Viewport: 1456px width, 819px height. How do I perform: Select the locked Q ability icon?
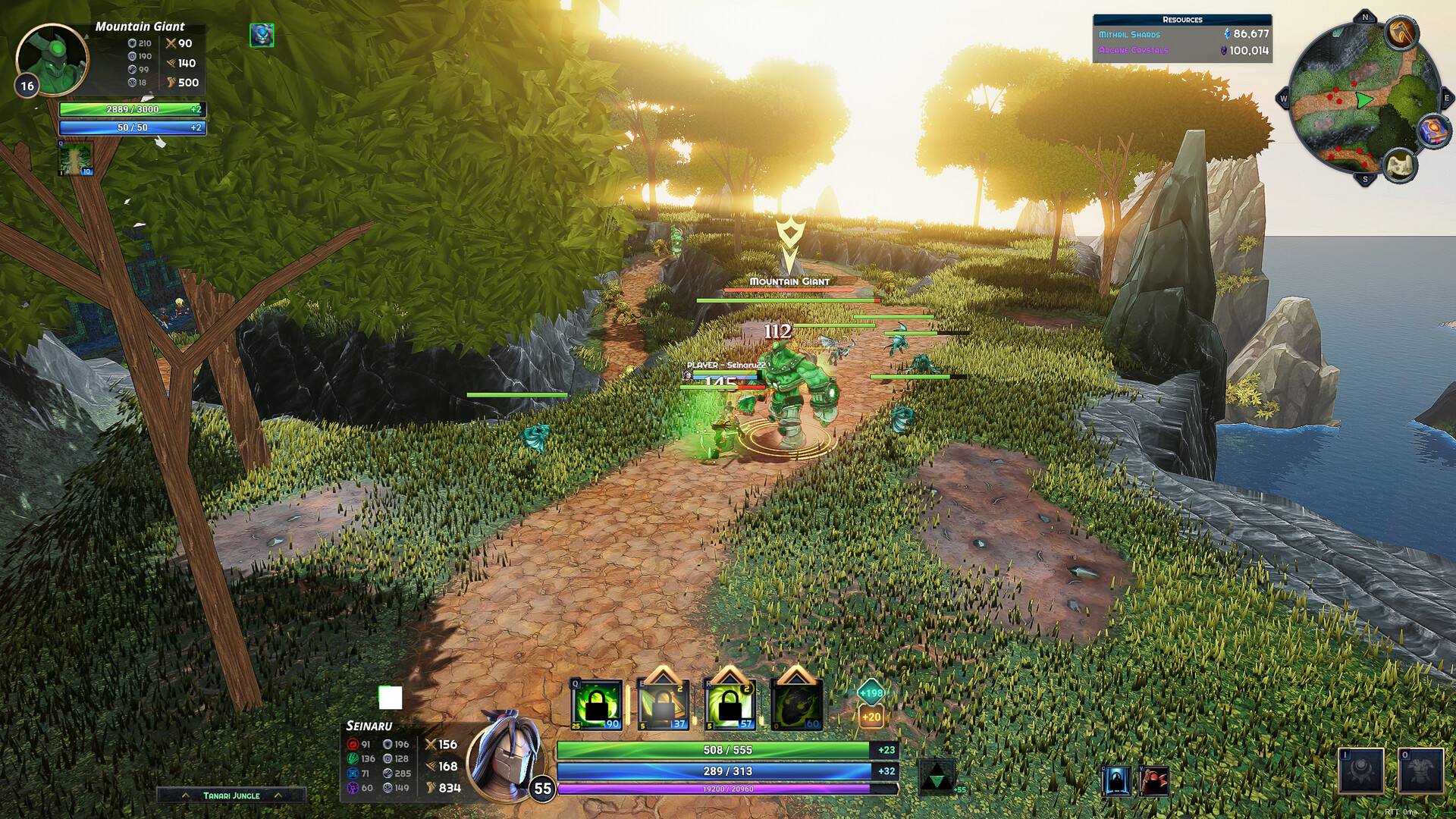tap(595, 704)
